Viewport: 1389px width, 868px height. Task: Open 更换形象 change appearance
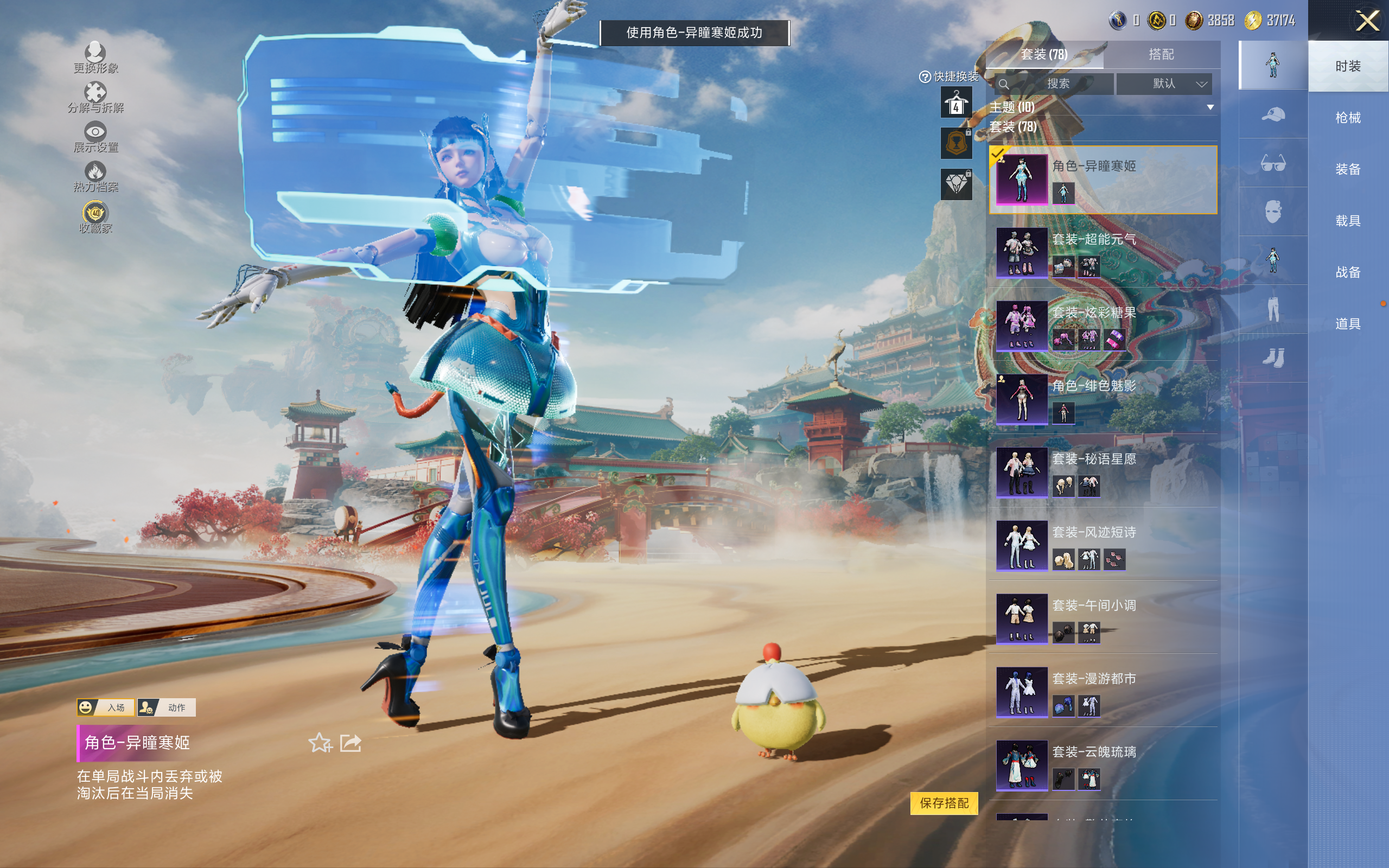pyautogui.click(x=95, y=58)
